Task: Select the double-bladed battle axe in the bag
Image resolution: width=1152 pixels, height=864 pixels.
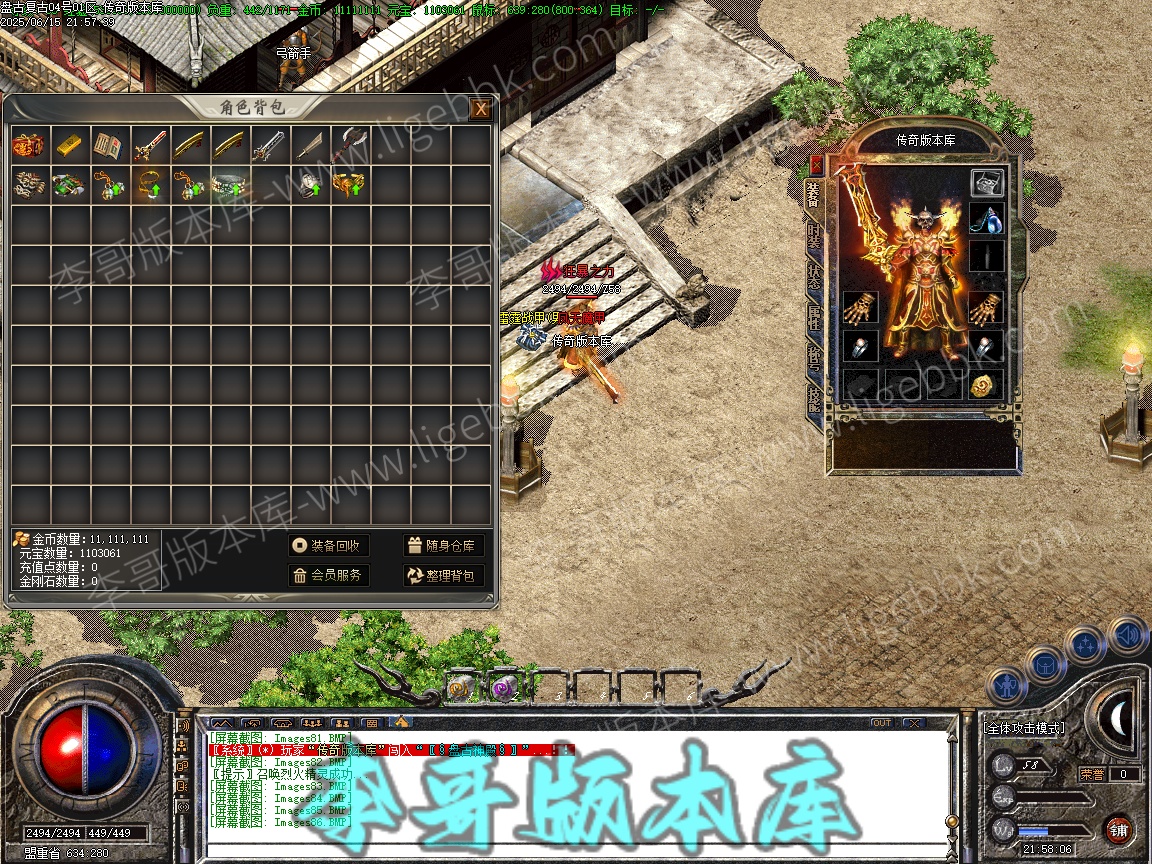Action: 347,145
